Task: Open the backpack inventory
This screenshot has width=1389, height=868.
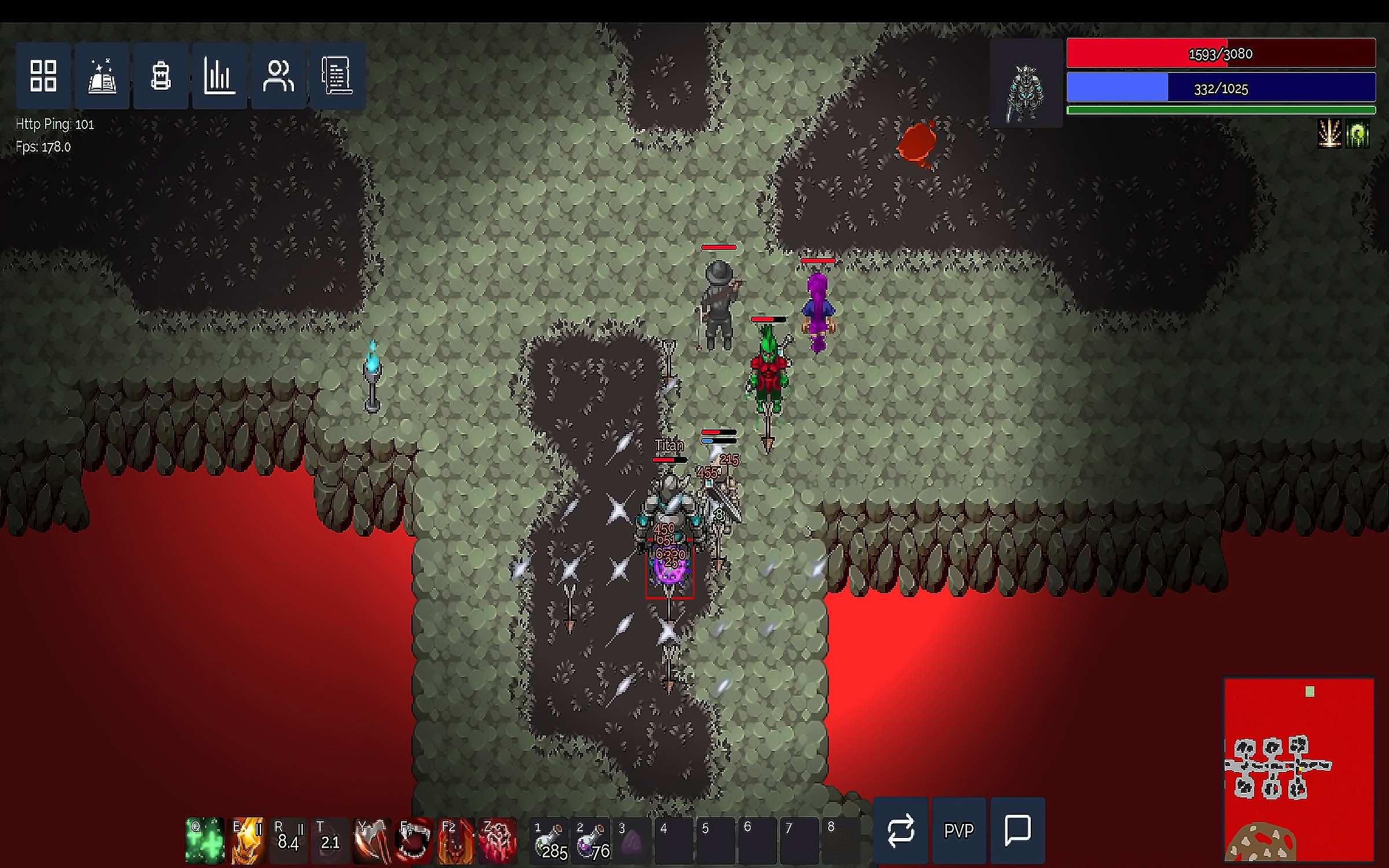Action: pos(161,76)
